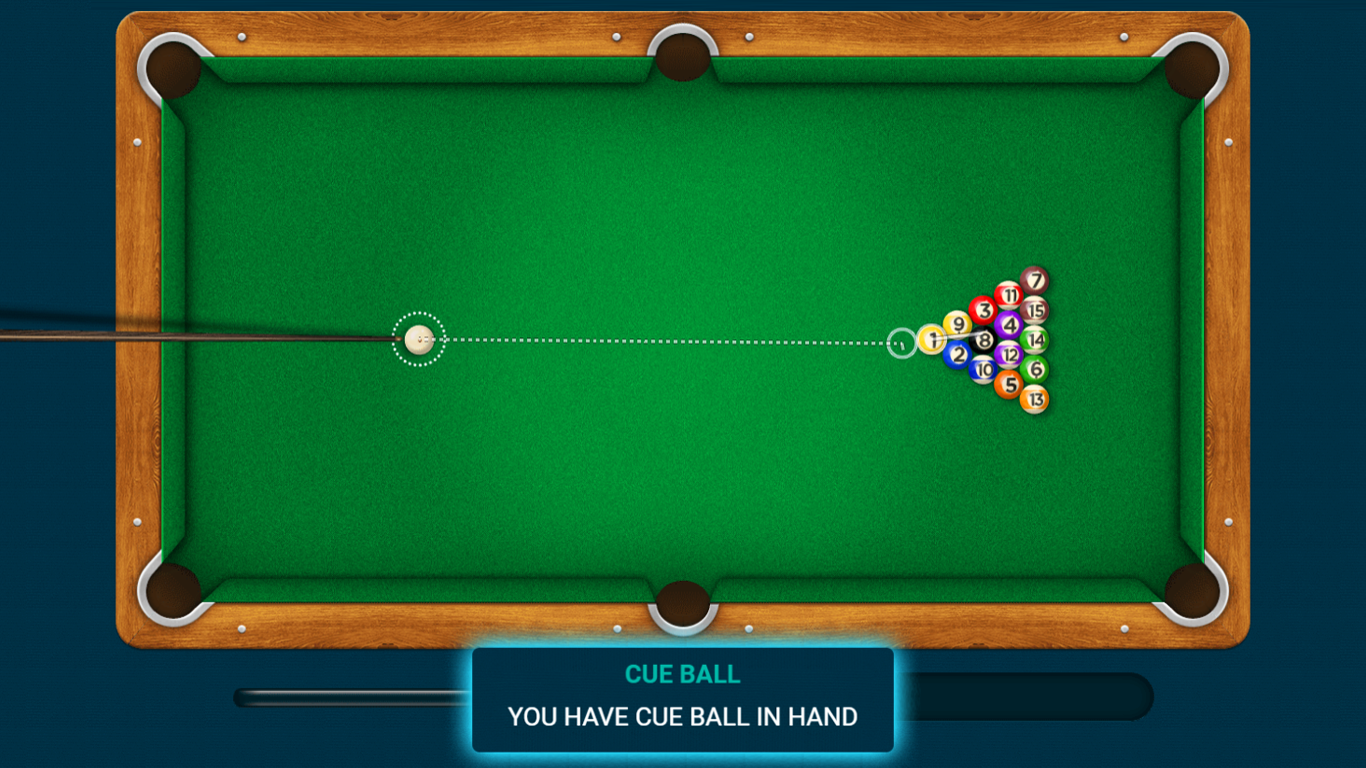Target the striped 15 ball

click(1035, 308)
